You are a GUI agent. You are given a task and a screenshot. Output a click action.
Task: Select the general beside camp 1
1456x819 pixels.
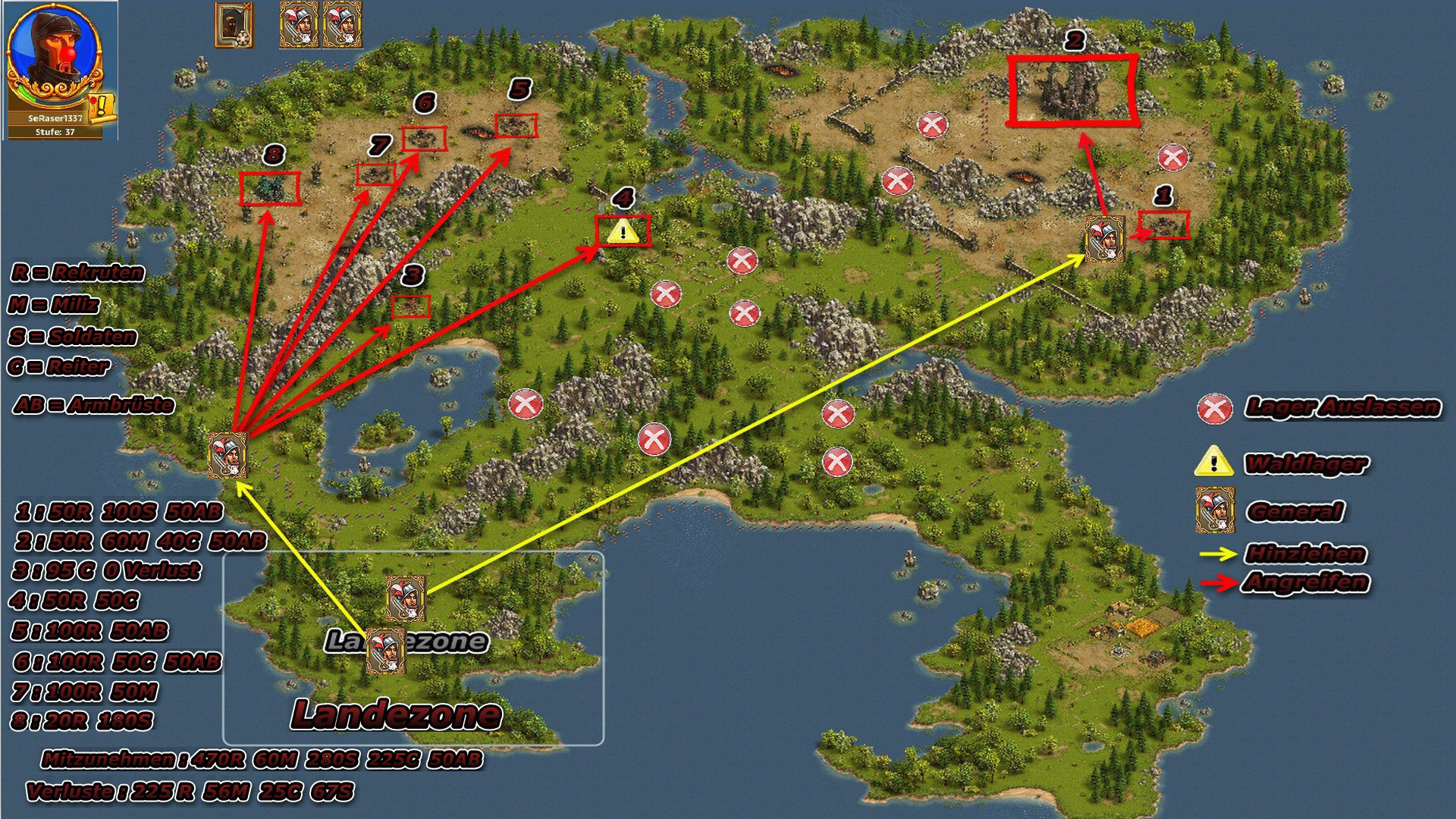point(1104,238)
